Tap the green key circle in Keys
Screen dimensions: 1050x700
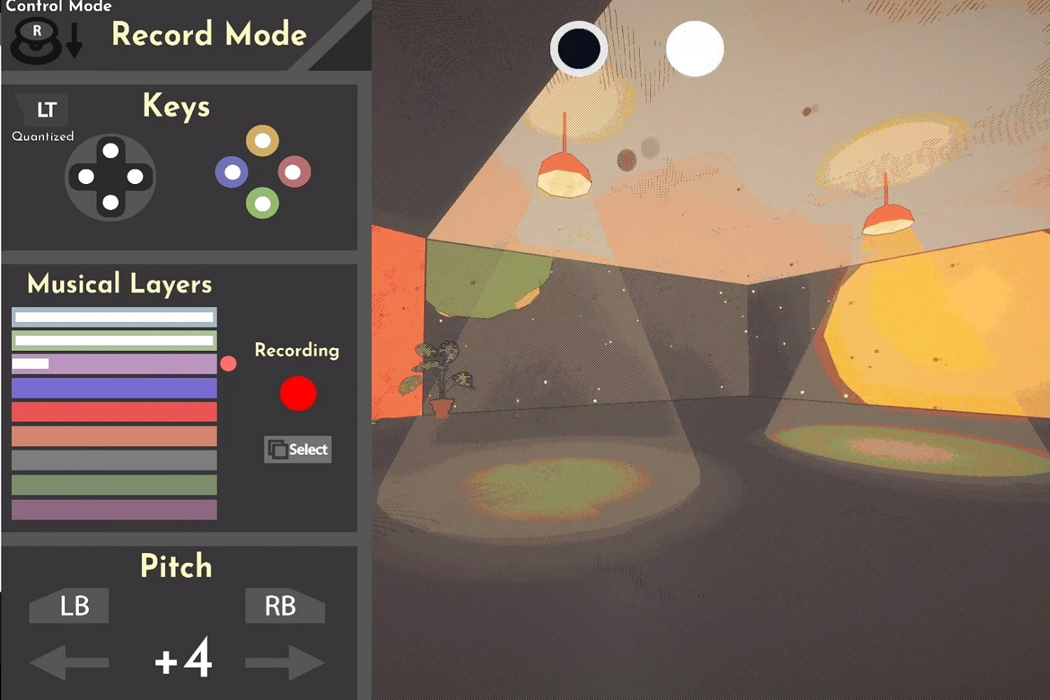click(262, 203)
